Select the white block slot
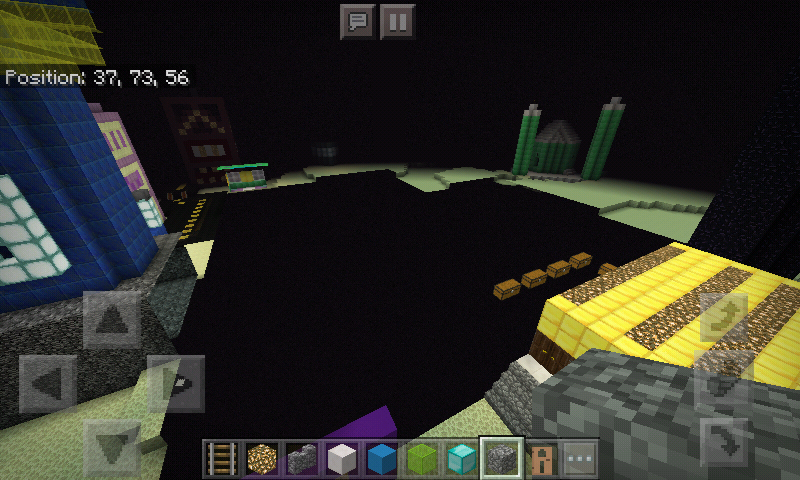 coord(342,459)
